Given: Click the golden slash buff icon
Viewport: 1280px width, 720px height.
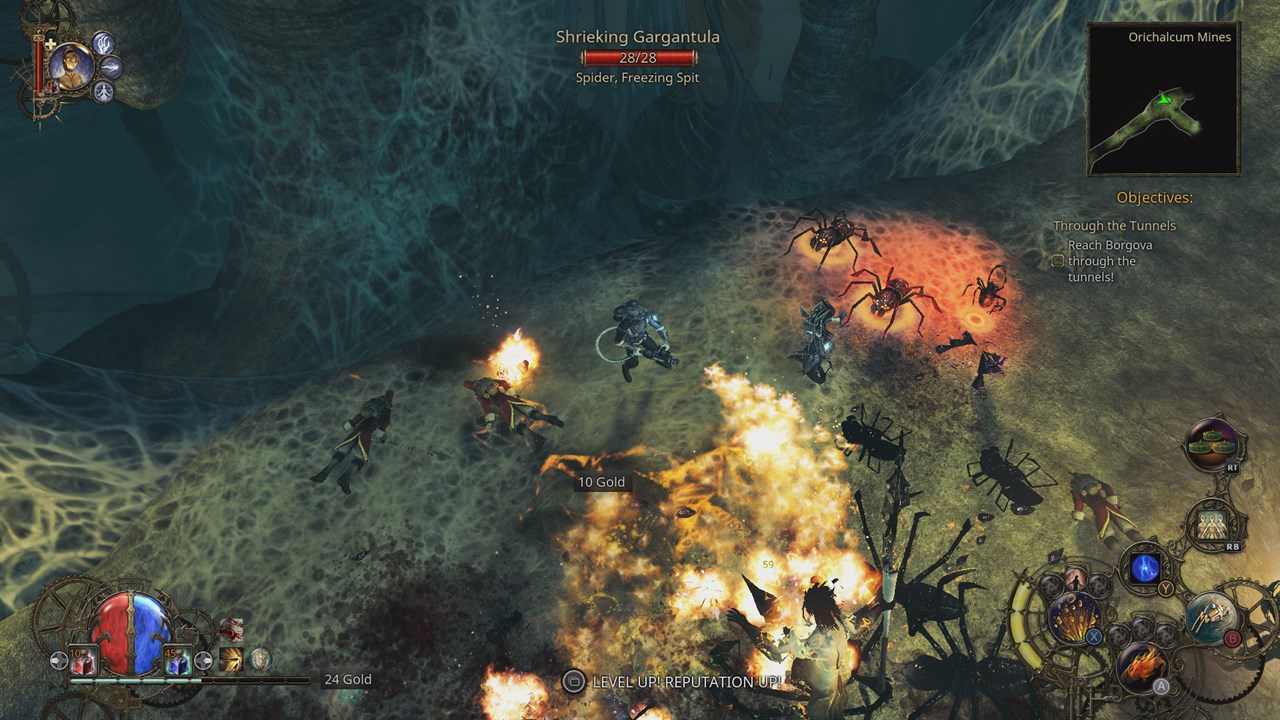Looking at the screenshot, I should tap(232, 659).
